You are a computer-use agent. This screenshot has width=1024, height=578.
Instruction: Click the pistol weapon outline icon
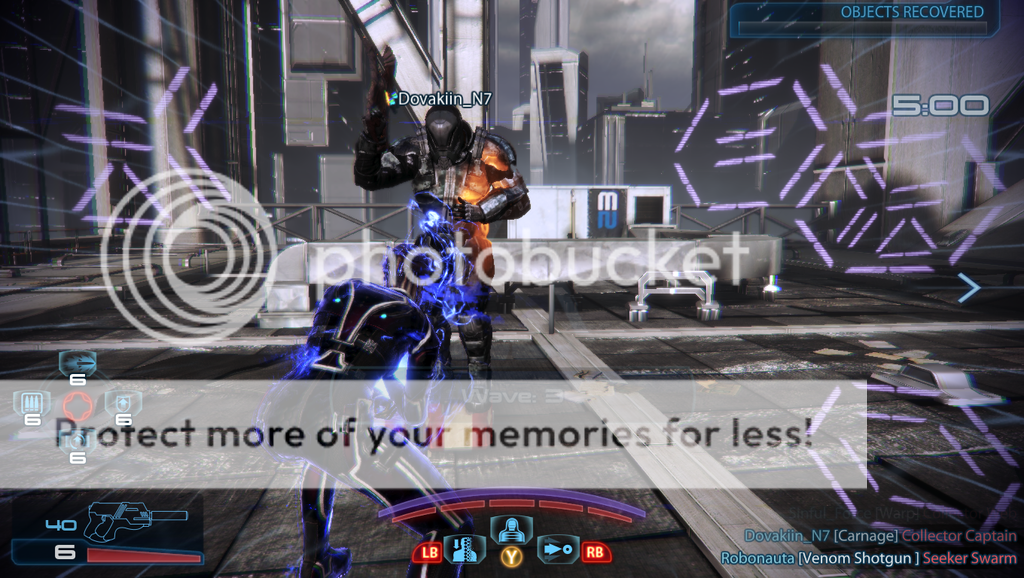[118, 520]
